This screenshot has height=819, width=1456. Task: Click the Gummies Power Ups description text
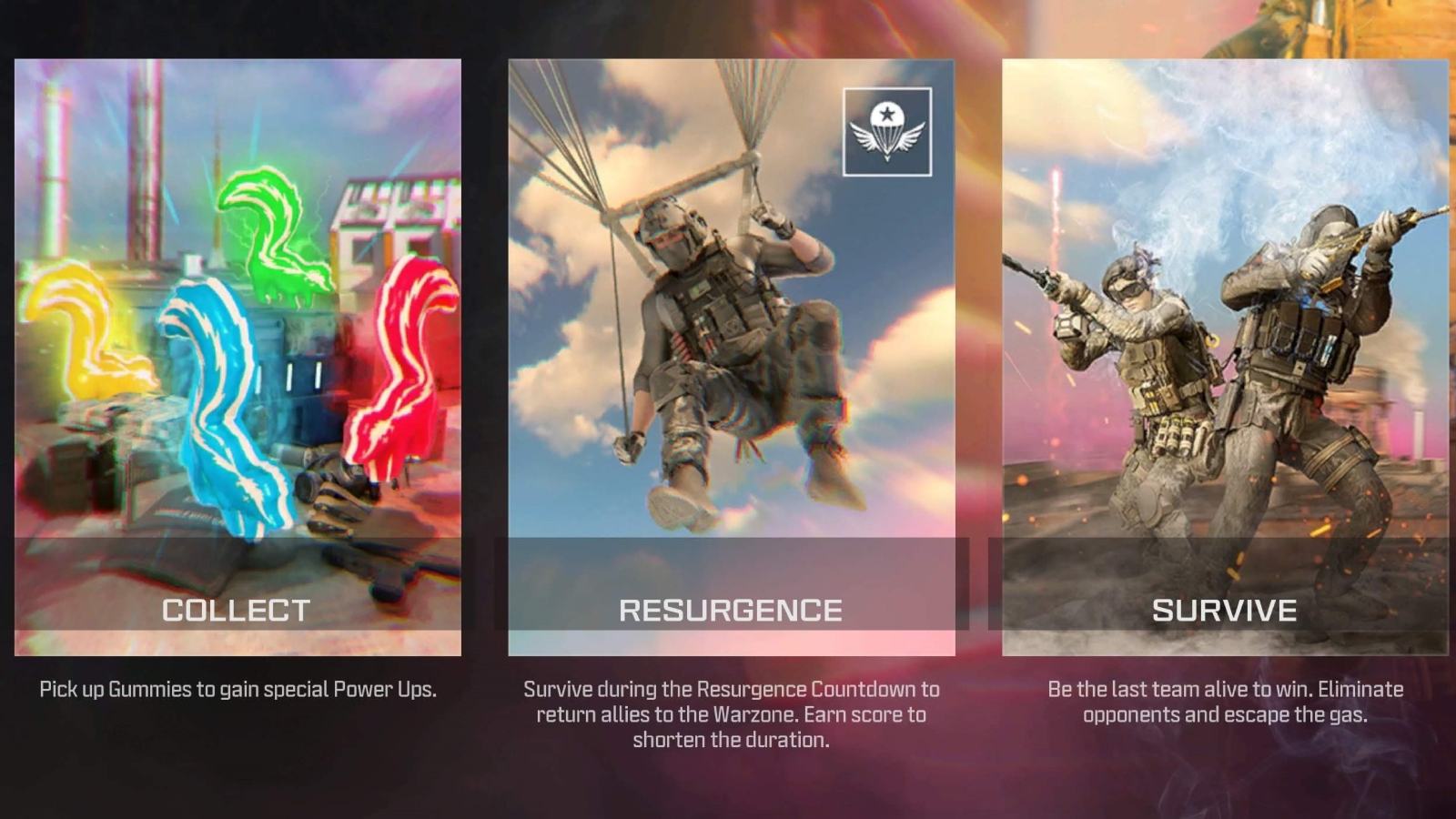click(x=238, y=689)
